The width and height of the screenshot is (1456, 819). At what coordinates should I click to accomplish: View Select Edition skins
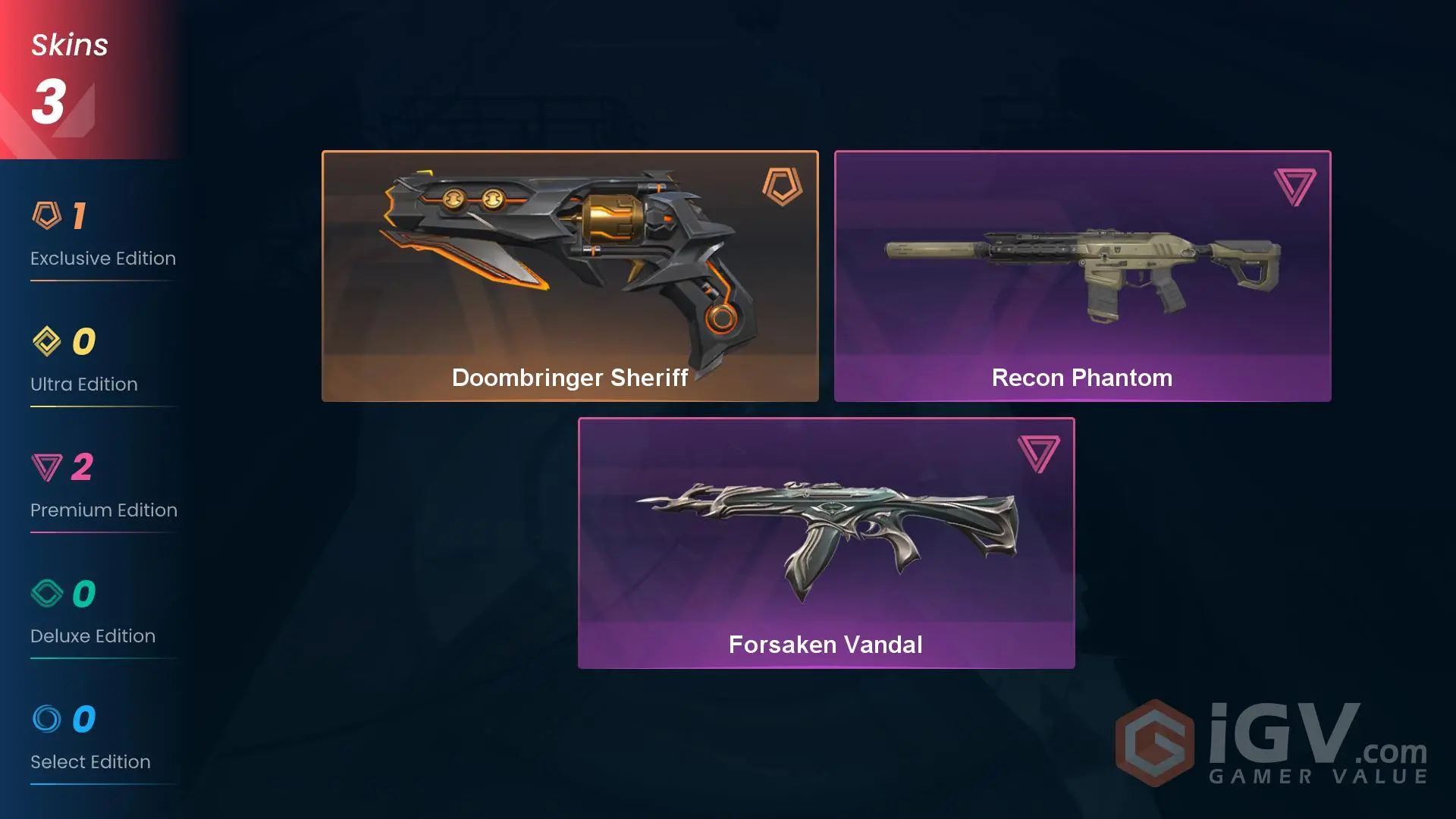point(90,739)
